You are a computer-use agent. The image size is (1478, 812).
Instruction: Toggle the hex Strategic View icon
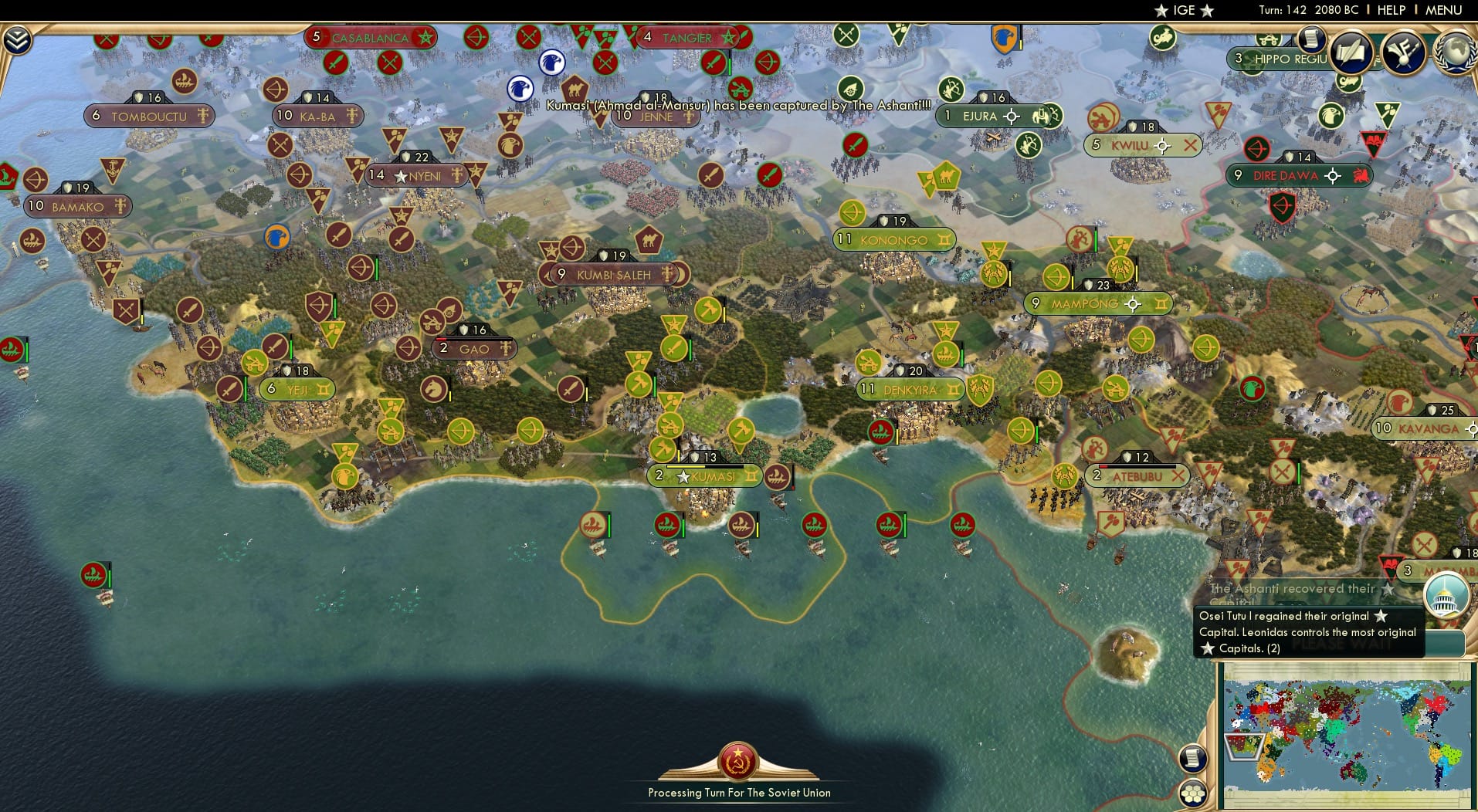coord(1195,793)
